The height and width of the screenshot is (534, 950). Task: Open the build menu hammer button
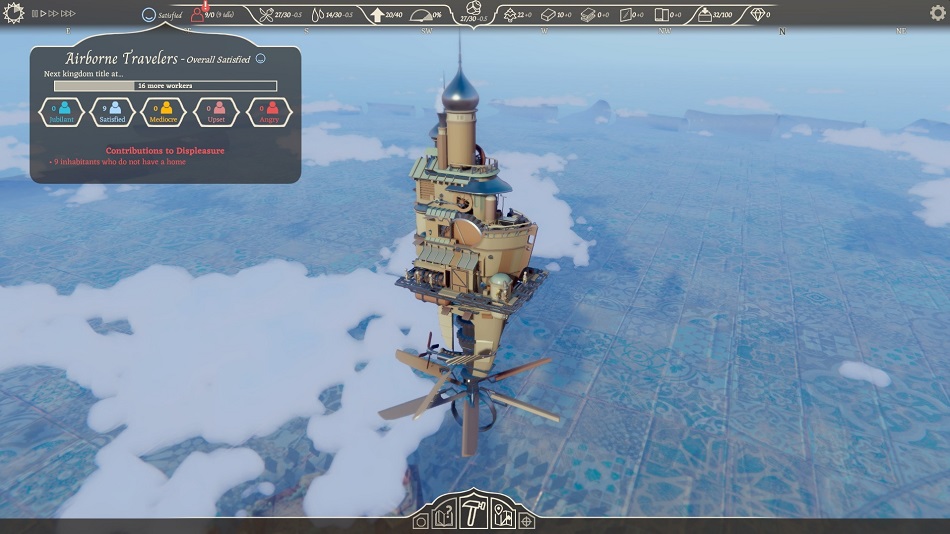[475, 514]
